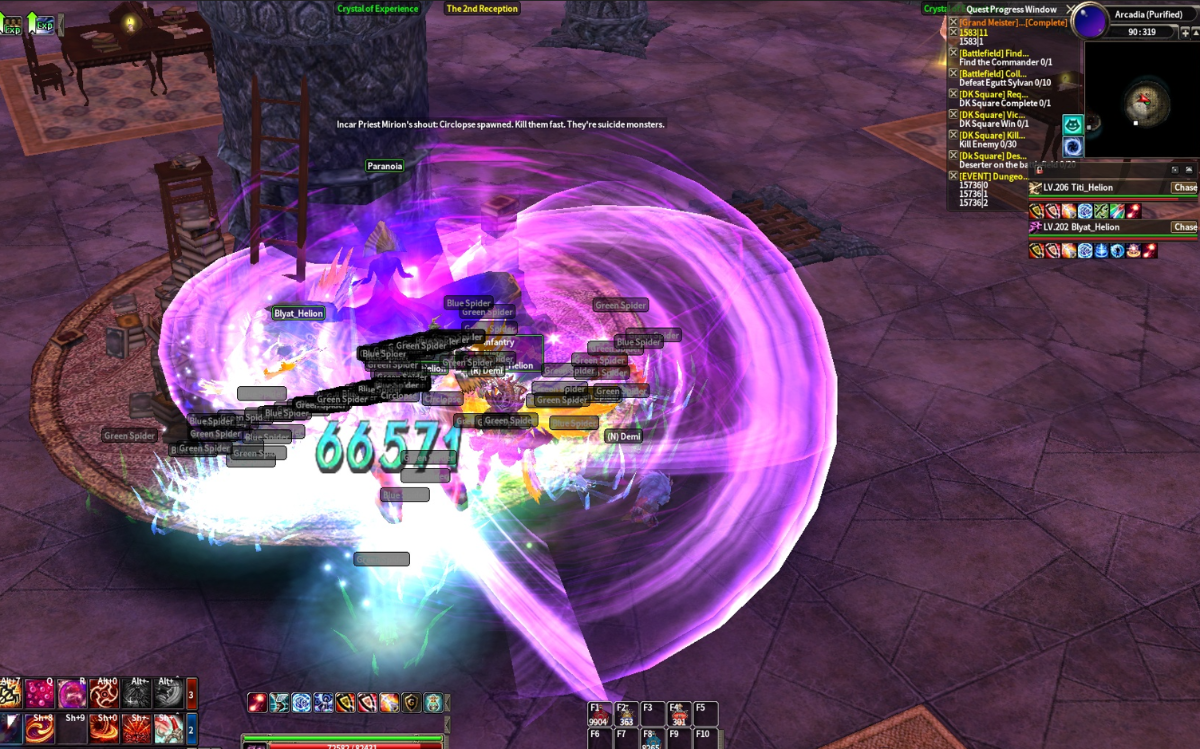Remove the Grand Meister quest from tracker

(x=953, y=22)
